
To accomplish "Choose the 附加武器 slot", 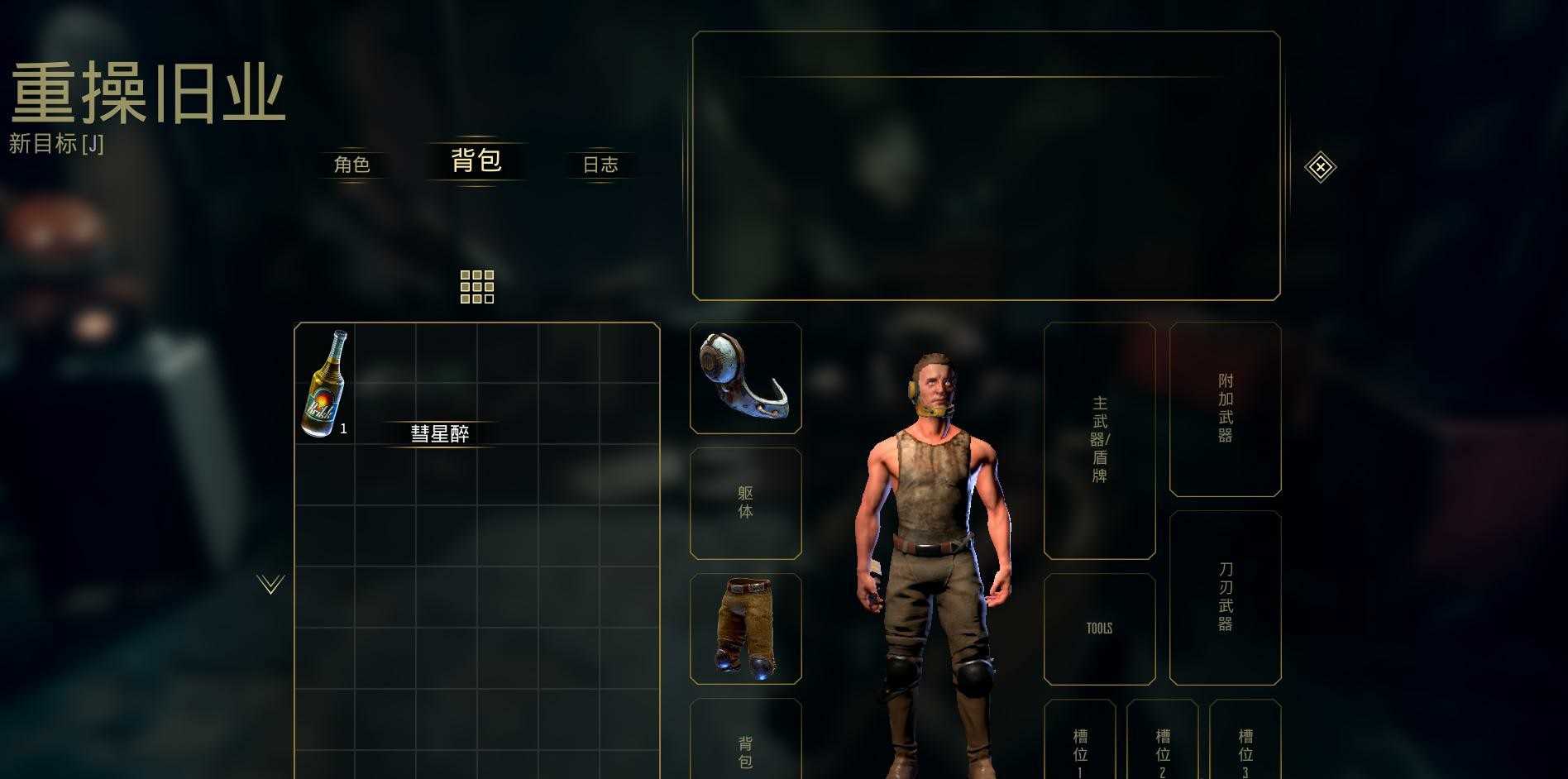I will pyautogui.click(x=1225, y=409).
